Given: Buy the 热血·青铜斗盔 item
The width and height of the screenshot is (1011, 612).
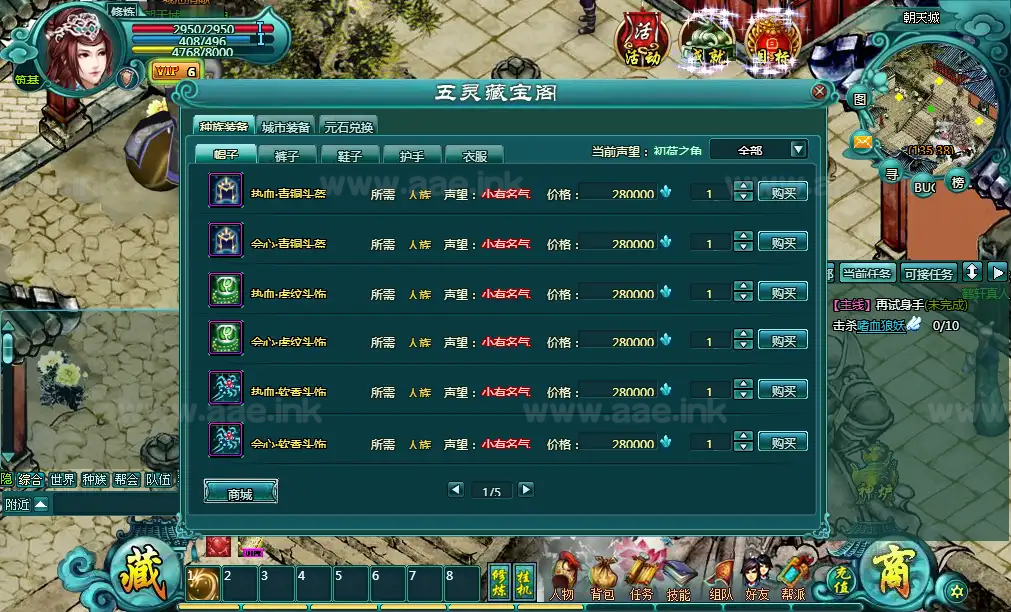Looking at the screenshot, I should point(782,192).
